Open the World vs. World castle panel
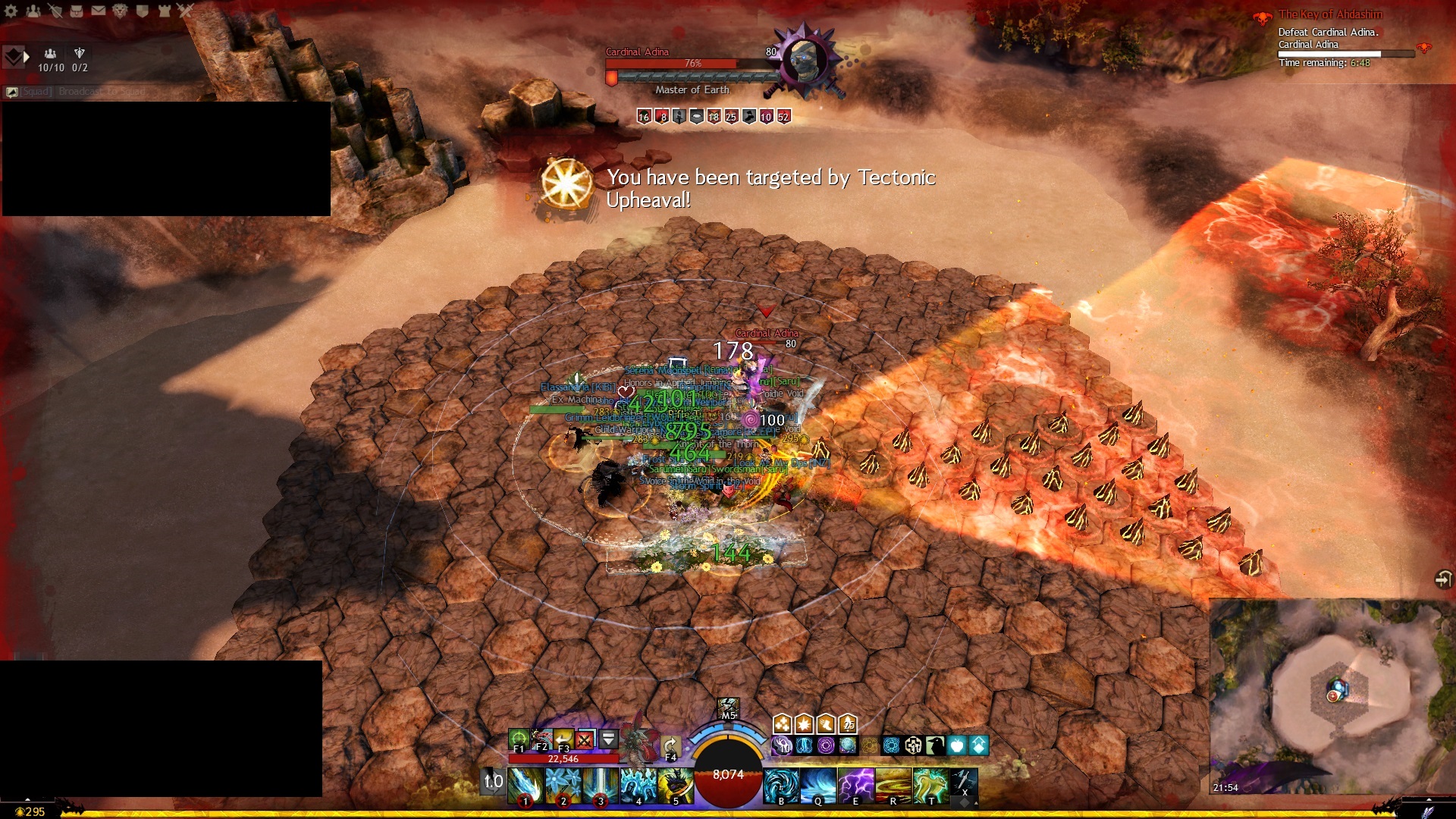 [164, 11]
